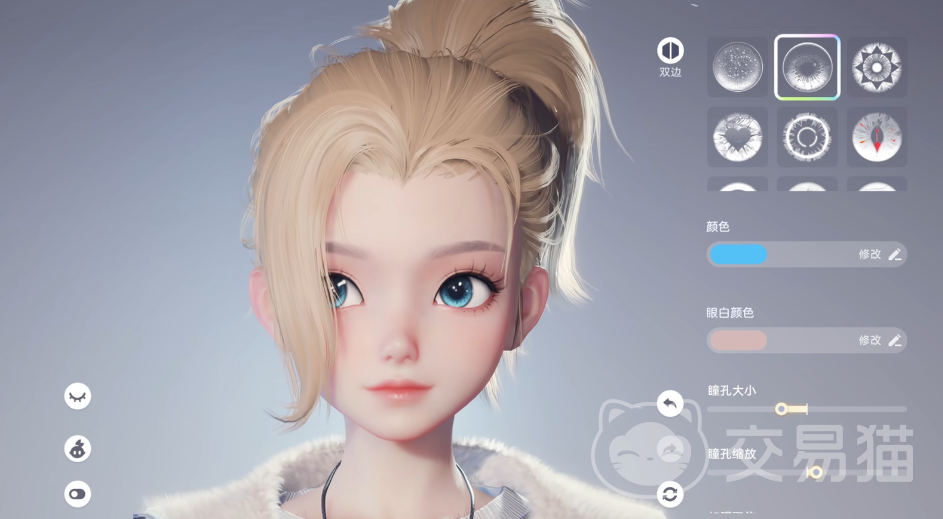Click the 瞳孔大小 pupil size slider handle
The height and width of the screenshot is (519, 943).
click(x=783, y=408)
